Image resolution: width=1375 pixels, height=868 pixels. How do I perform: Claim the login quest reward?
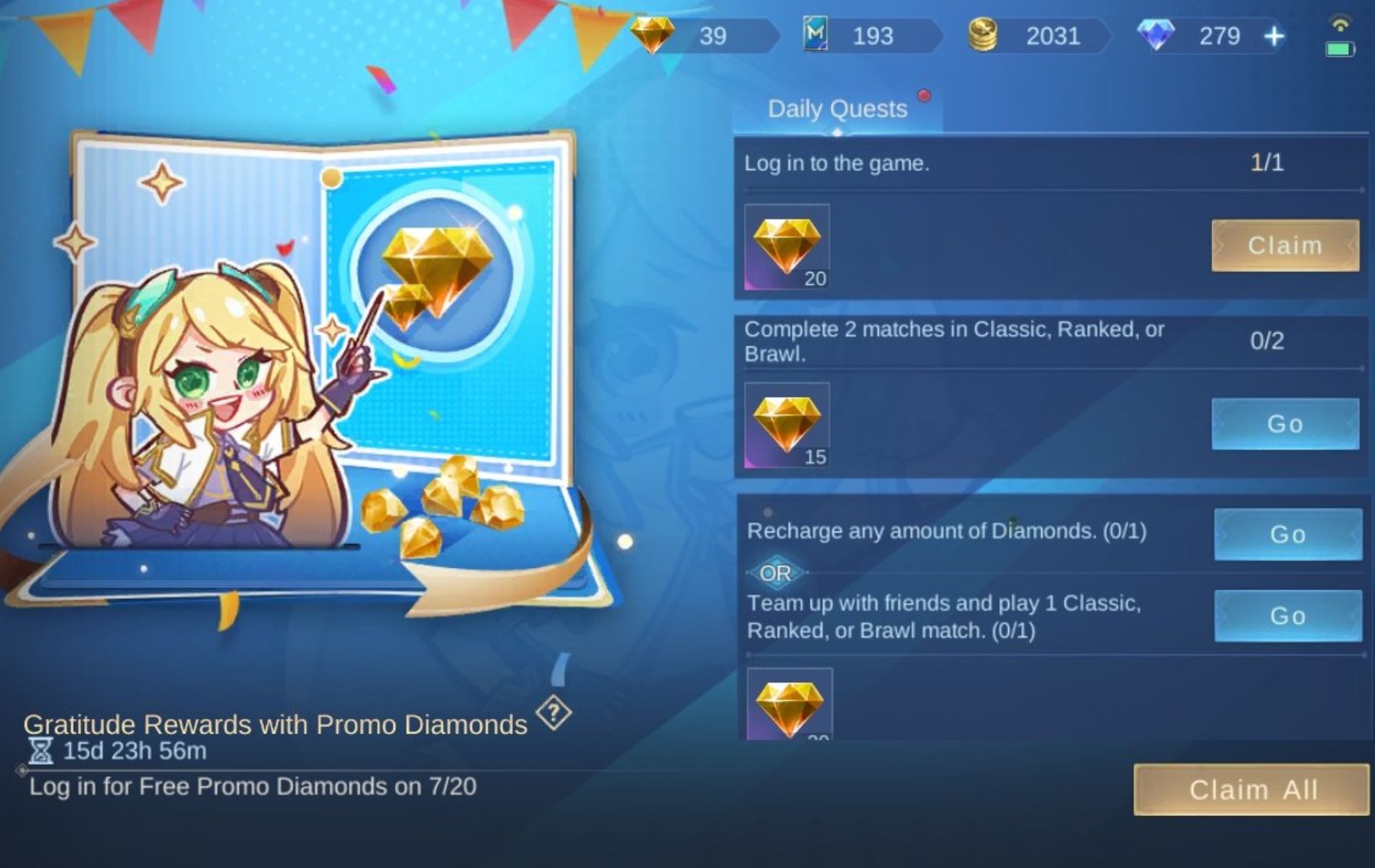(1285, 246)
